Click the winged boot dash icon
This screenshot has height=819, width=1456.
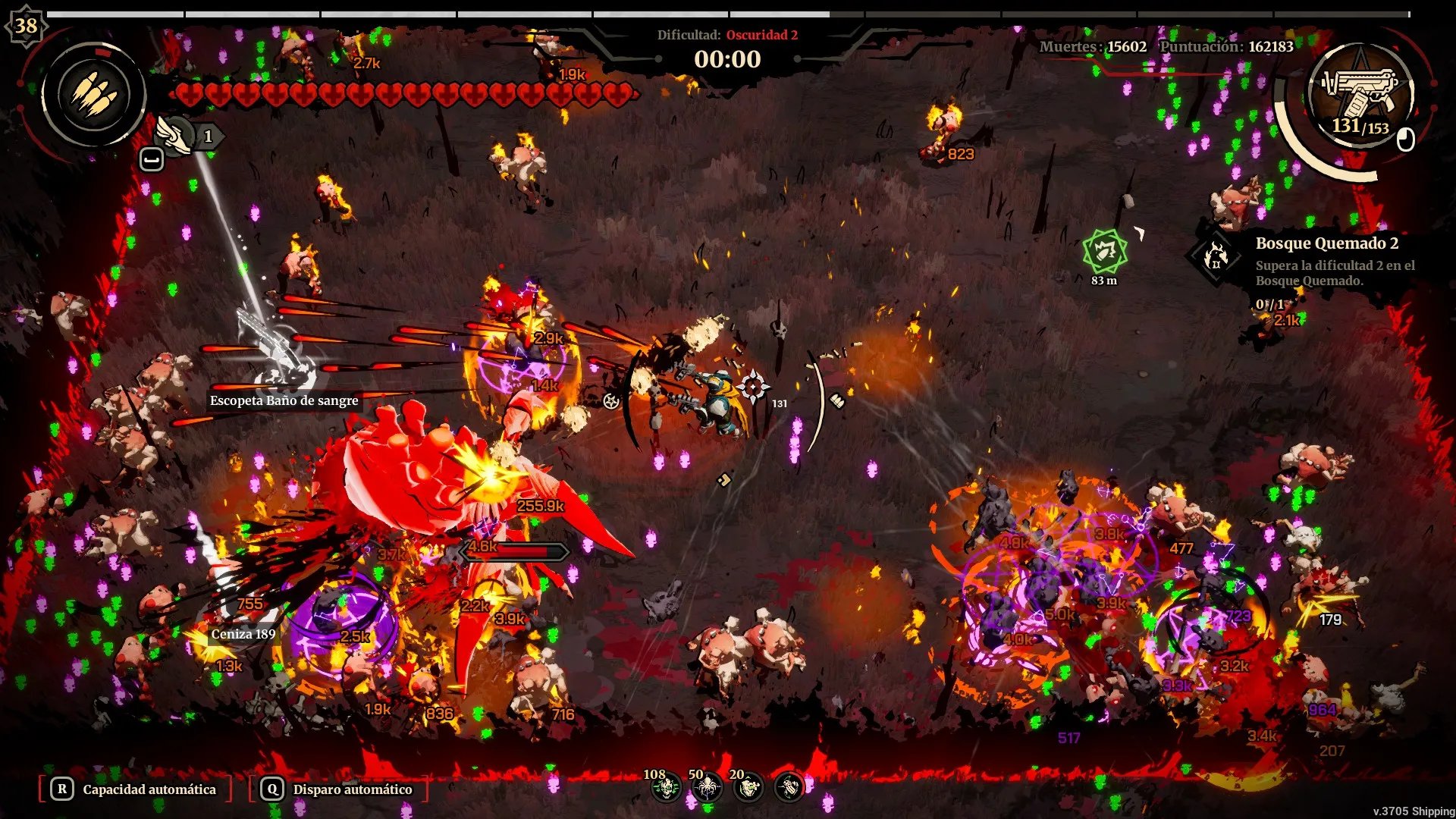[174, 136]
